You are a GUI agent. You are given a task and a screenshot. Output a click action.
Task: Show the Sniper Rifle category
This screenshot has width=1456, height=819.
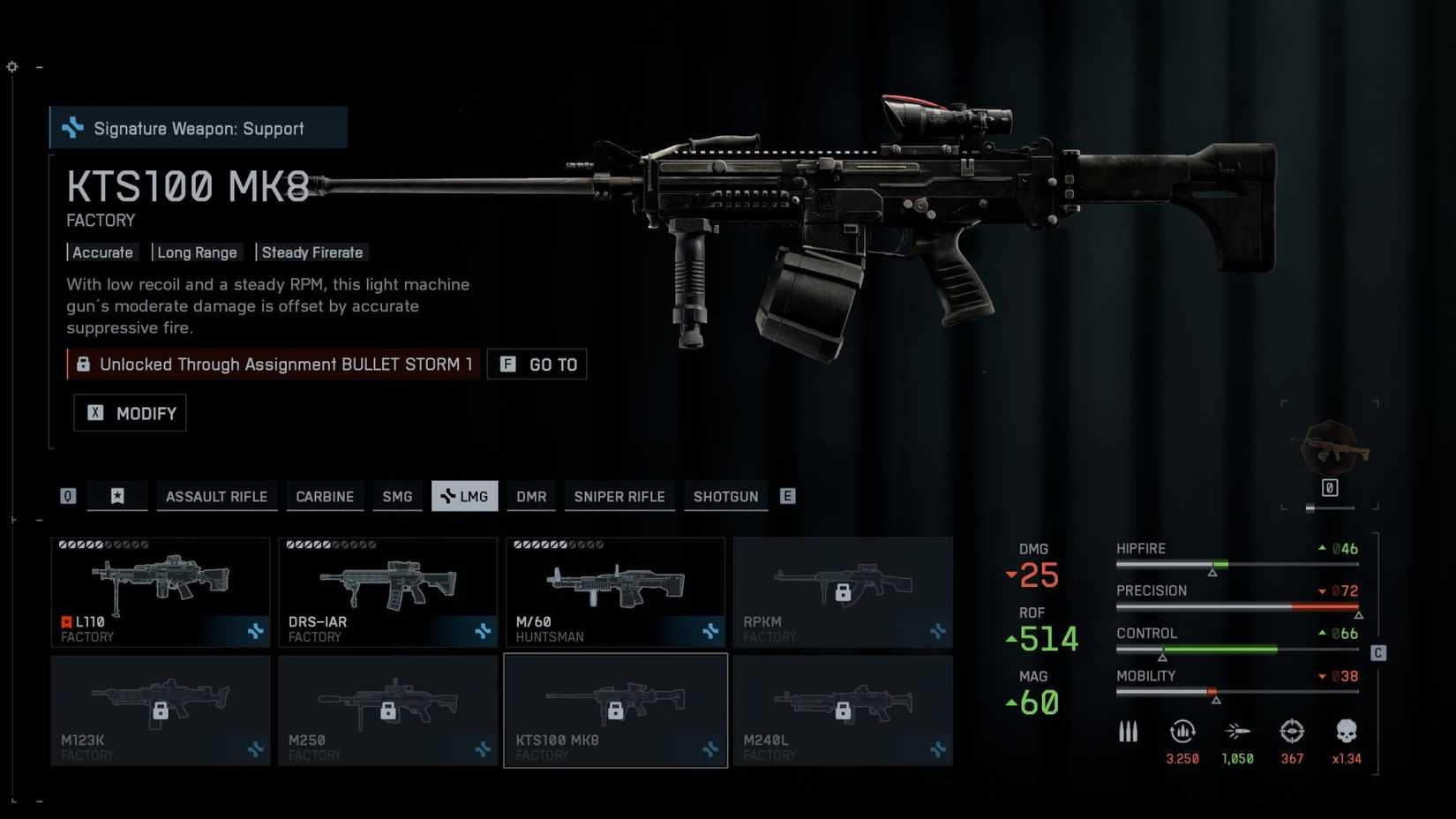619,497
